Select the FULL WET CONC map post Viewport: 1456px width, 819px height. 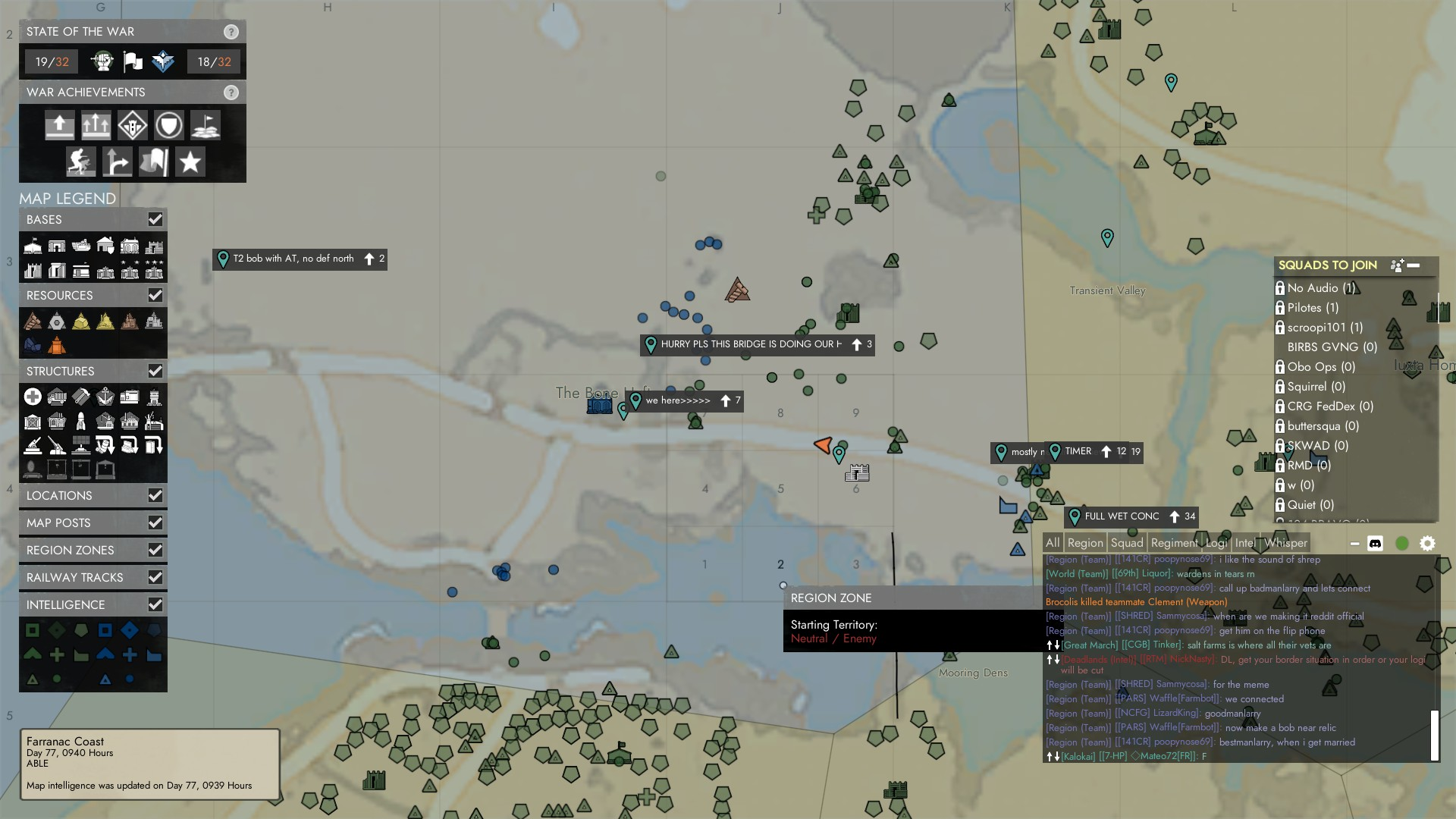(1122, 516)
